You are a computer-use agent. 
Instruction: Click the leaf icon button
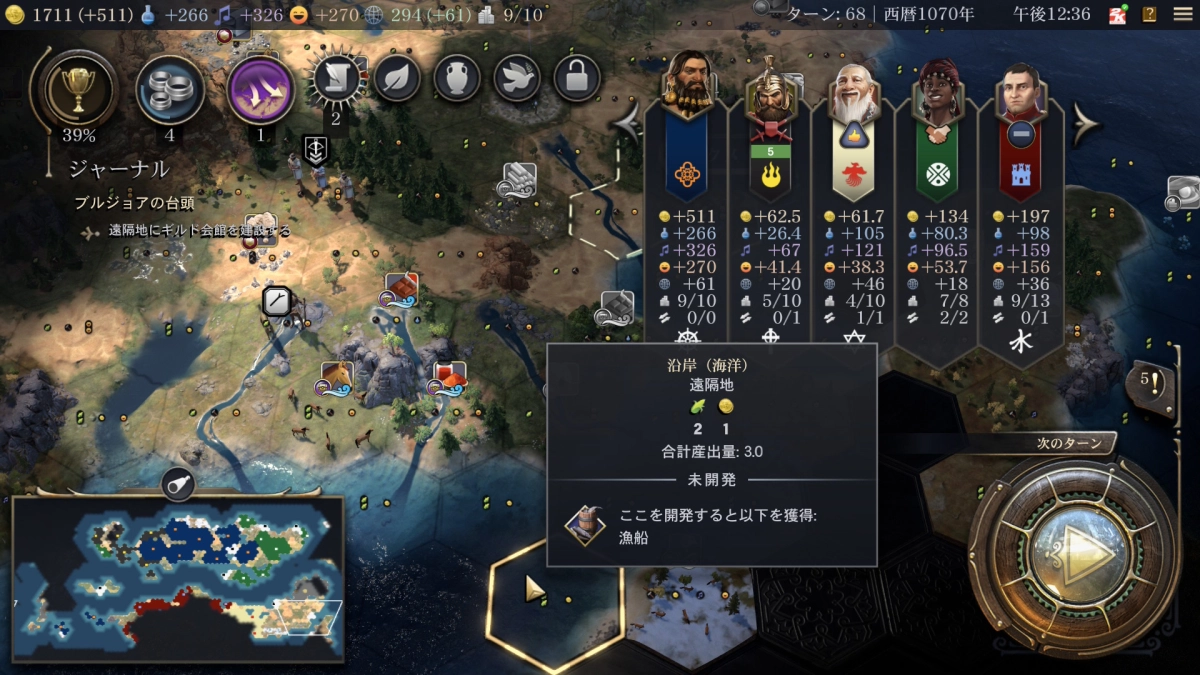point(397,78)
